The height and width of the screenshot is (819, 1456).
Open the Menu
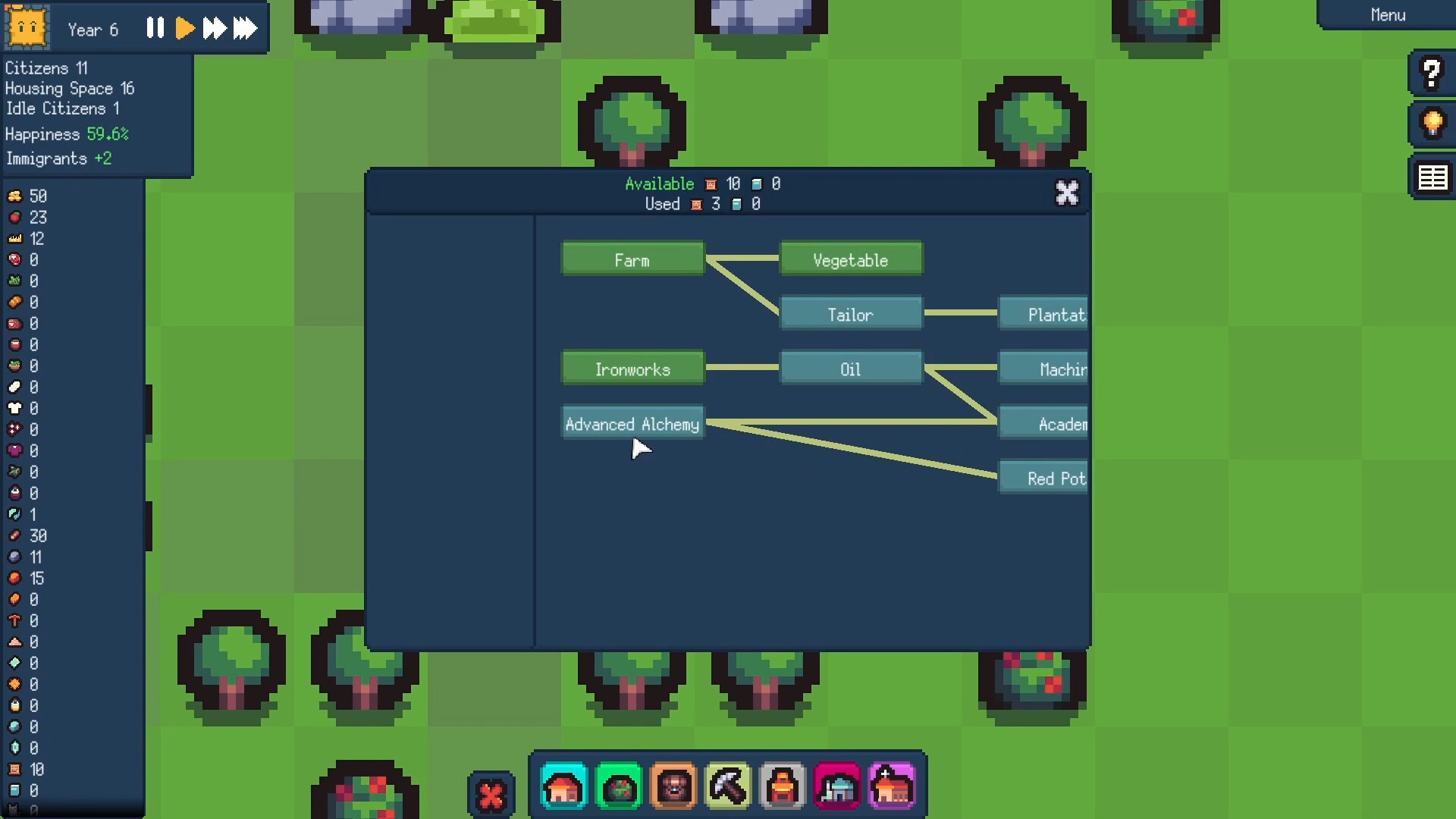click(1387, 14)
